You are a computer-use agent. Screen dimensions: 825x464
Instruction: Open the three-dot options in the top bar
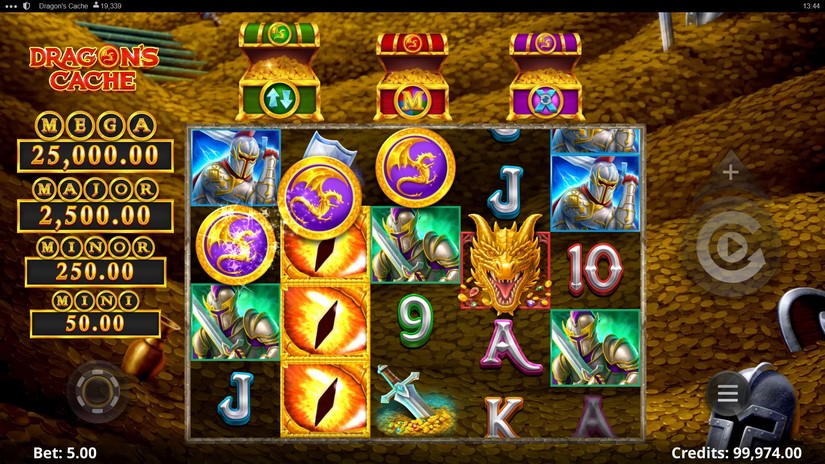12,6
